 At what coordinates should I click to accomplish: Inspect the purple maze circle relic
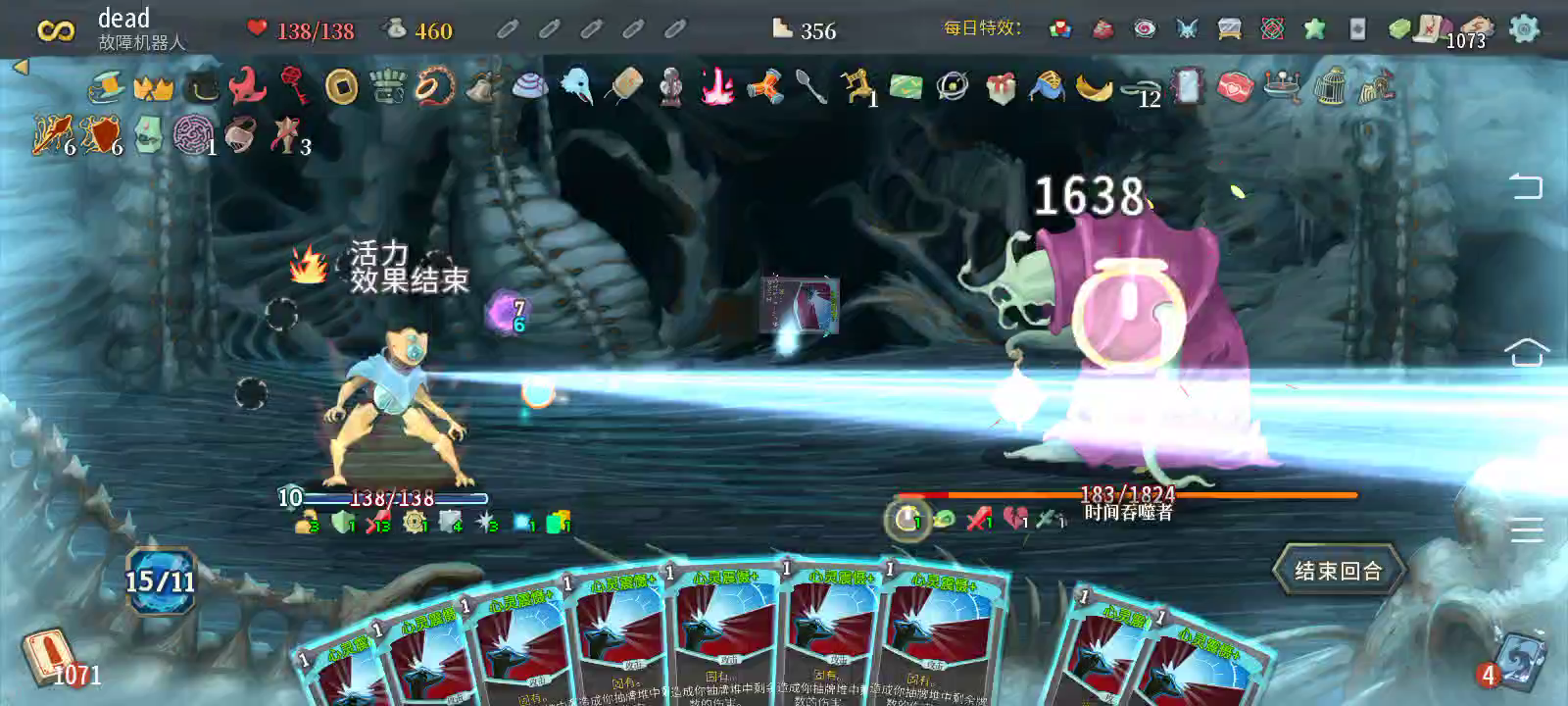tap(191, 134)
